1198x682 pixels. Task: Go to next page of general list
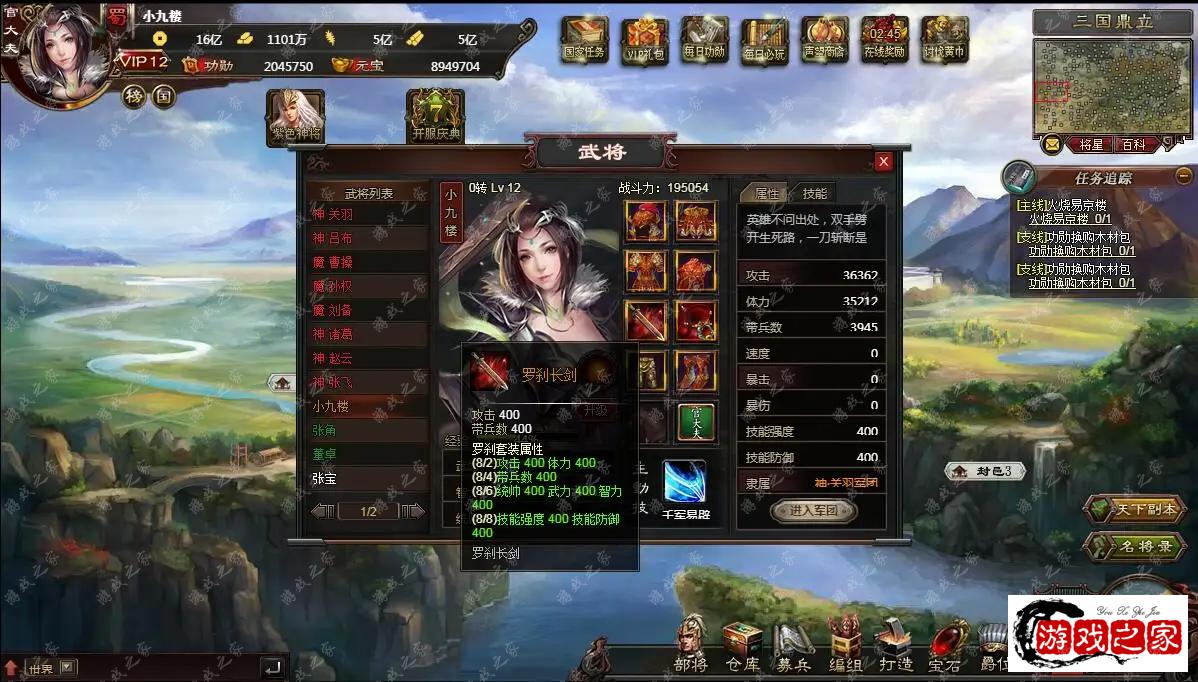pos(413,511)
